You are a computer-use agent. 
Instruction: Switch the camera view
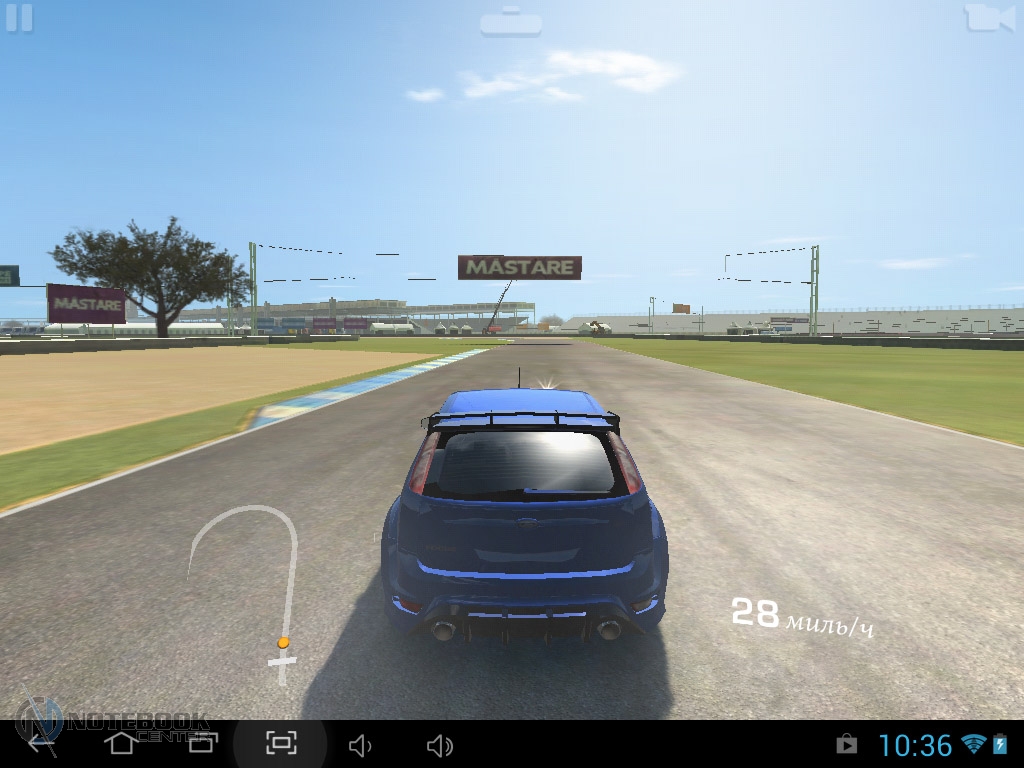[x=988, y=18]
